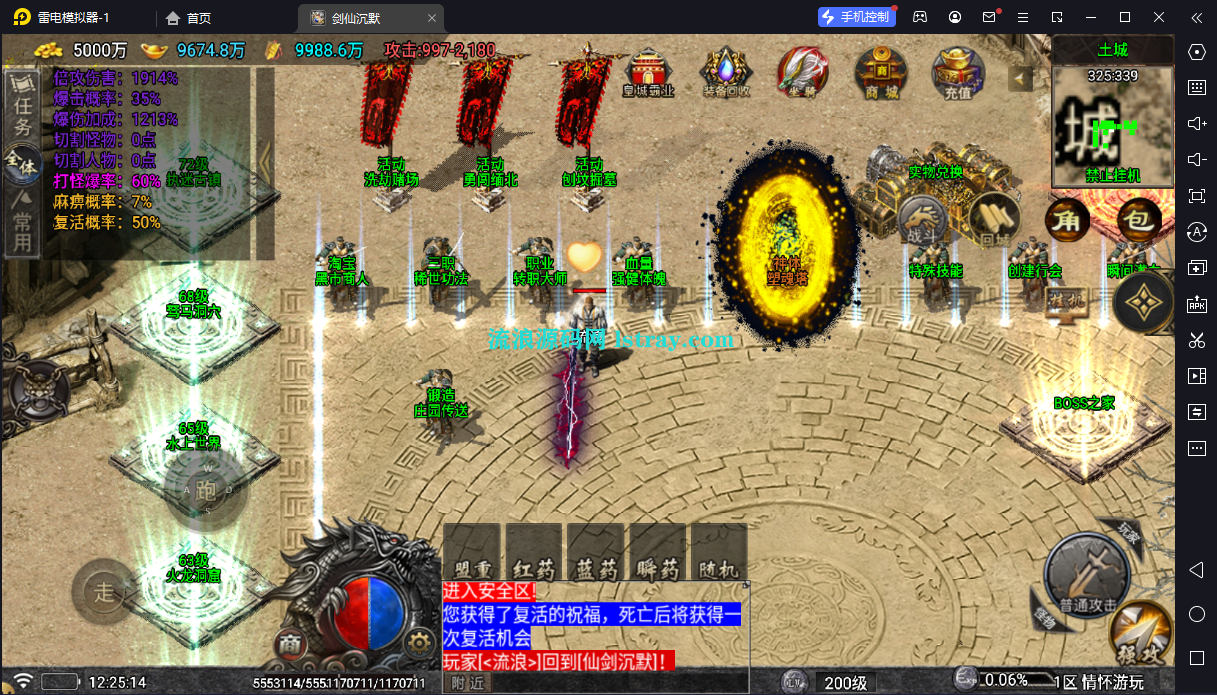Activate the 挂机 auto-battle button
1217x695 pixels.
(x=1066, y=300)
